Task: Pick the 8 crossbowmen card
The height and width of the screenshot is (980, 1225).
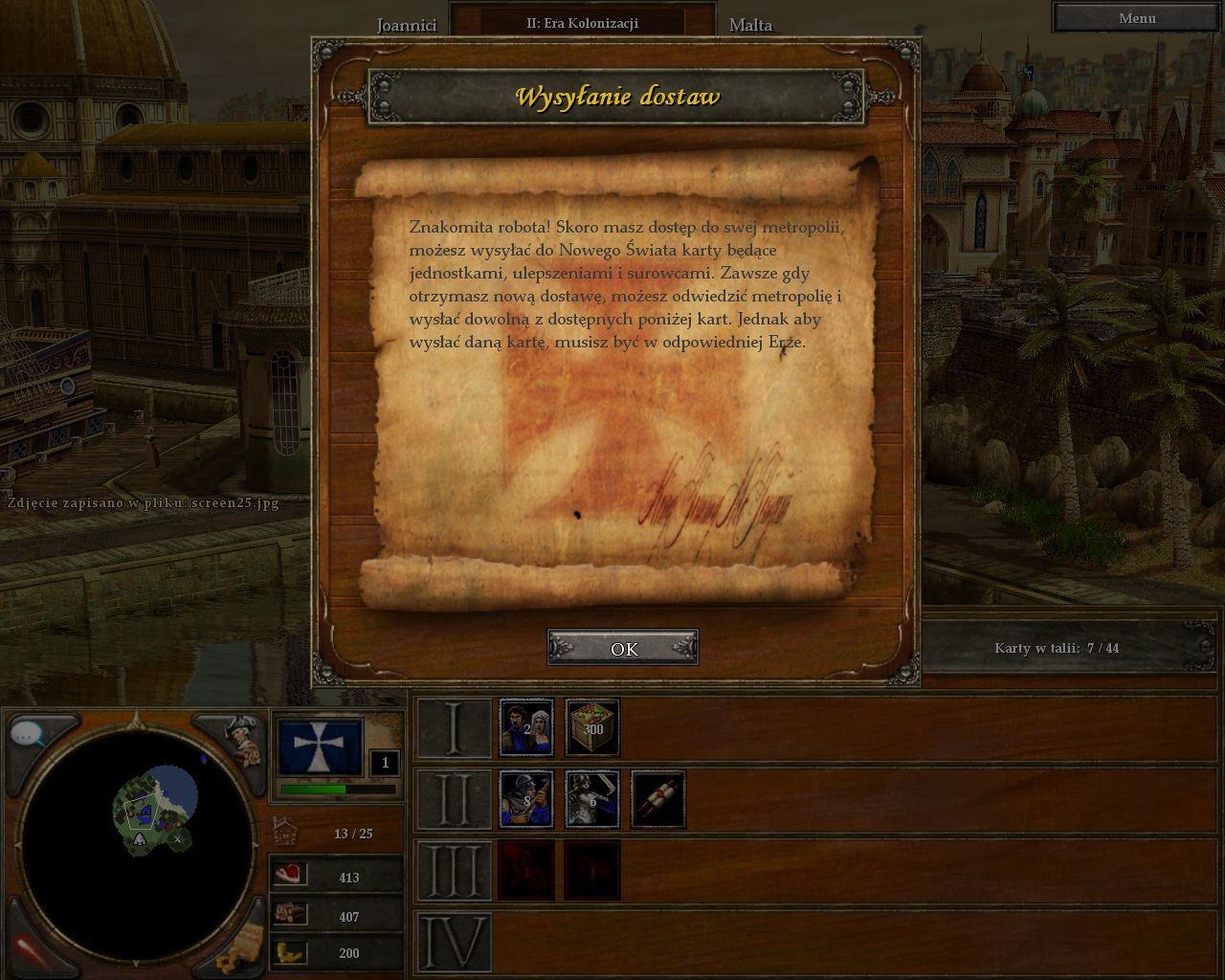Action: point(526,798)
